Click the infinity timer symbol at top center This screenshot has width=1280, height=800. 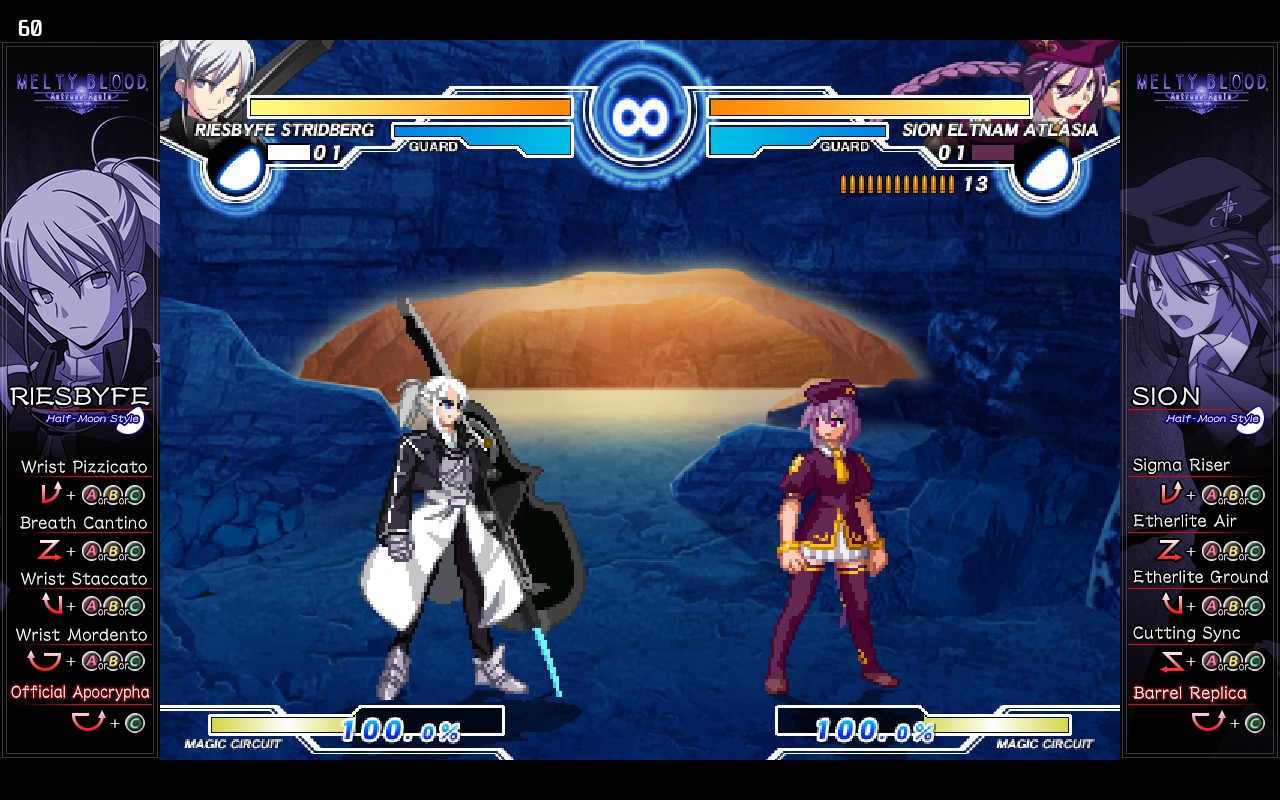640,117
